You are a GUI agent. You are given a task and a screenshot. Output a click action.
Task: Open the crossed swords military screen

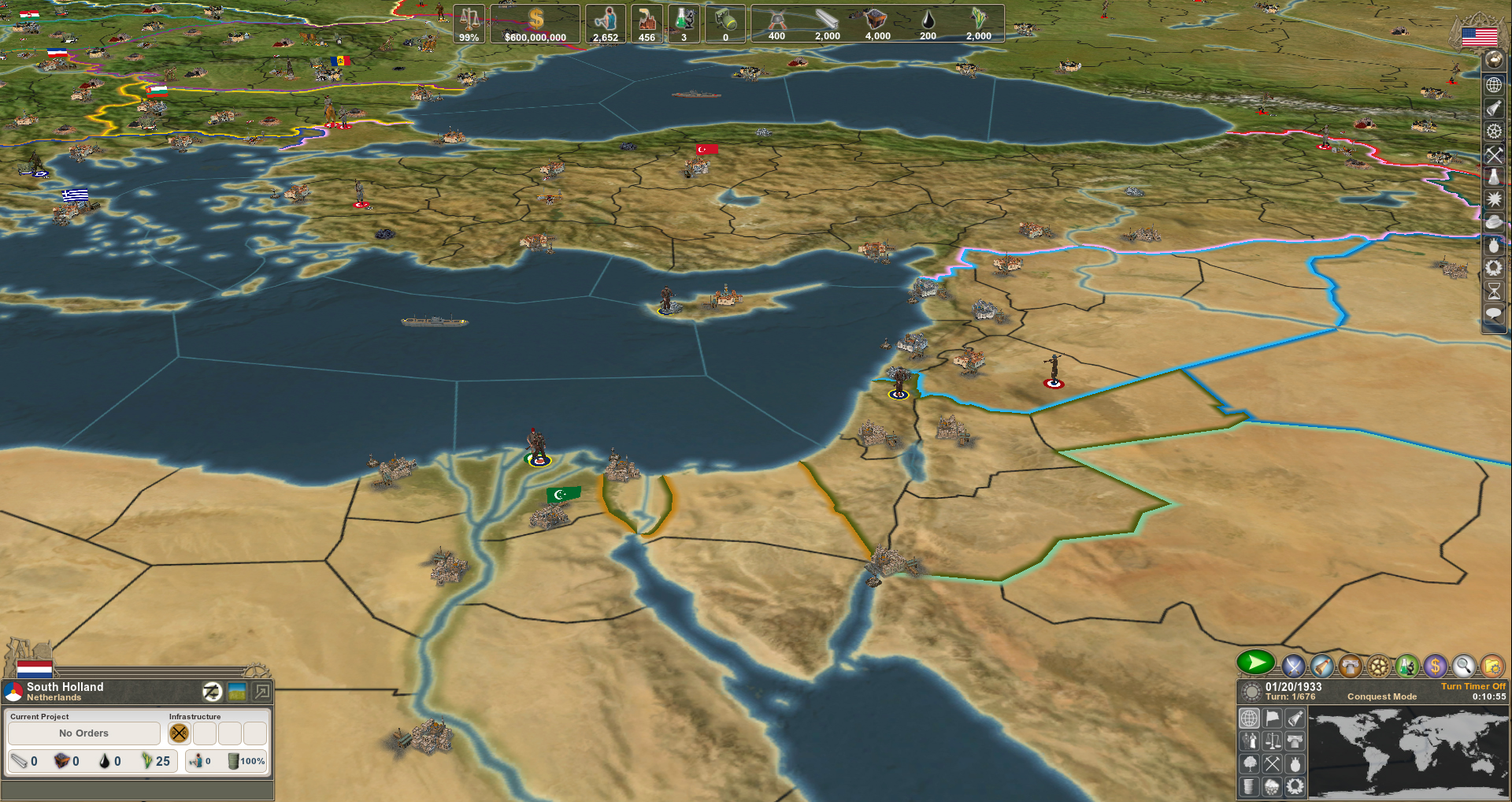[1292, 666]
